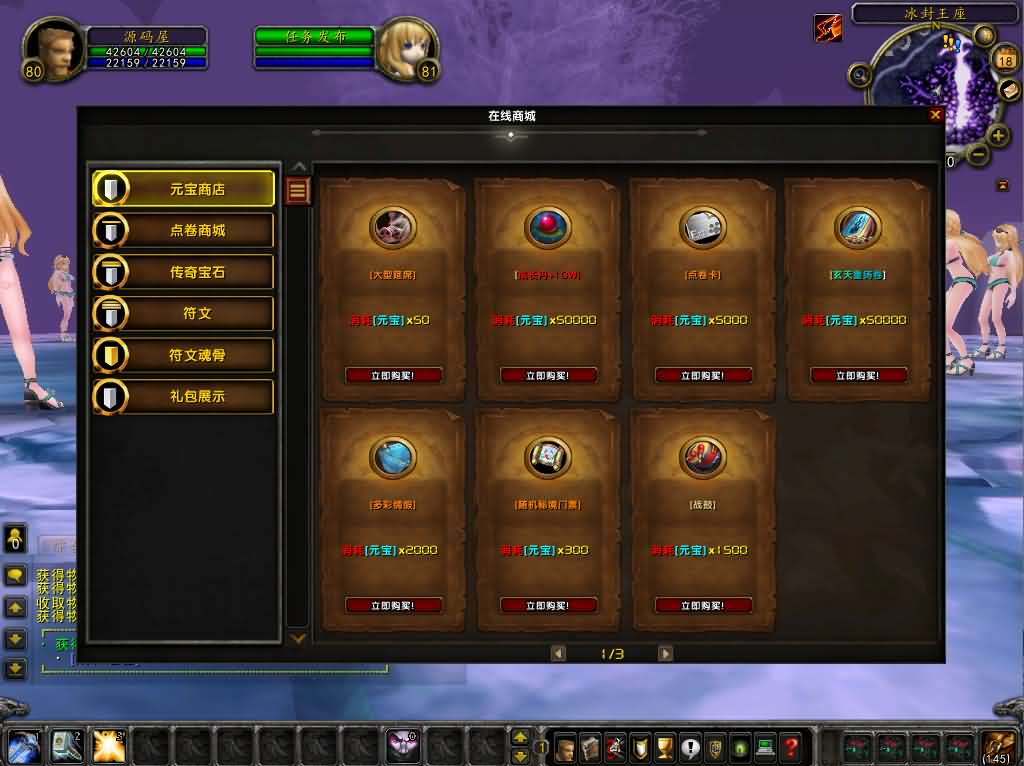Click 立即购买 under the 点卷卡 item
1024x766 pixels.
click(x=702, y=376)
